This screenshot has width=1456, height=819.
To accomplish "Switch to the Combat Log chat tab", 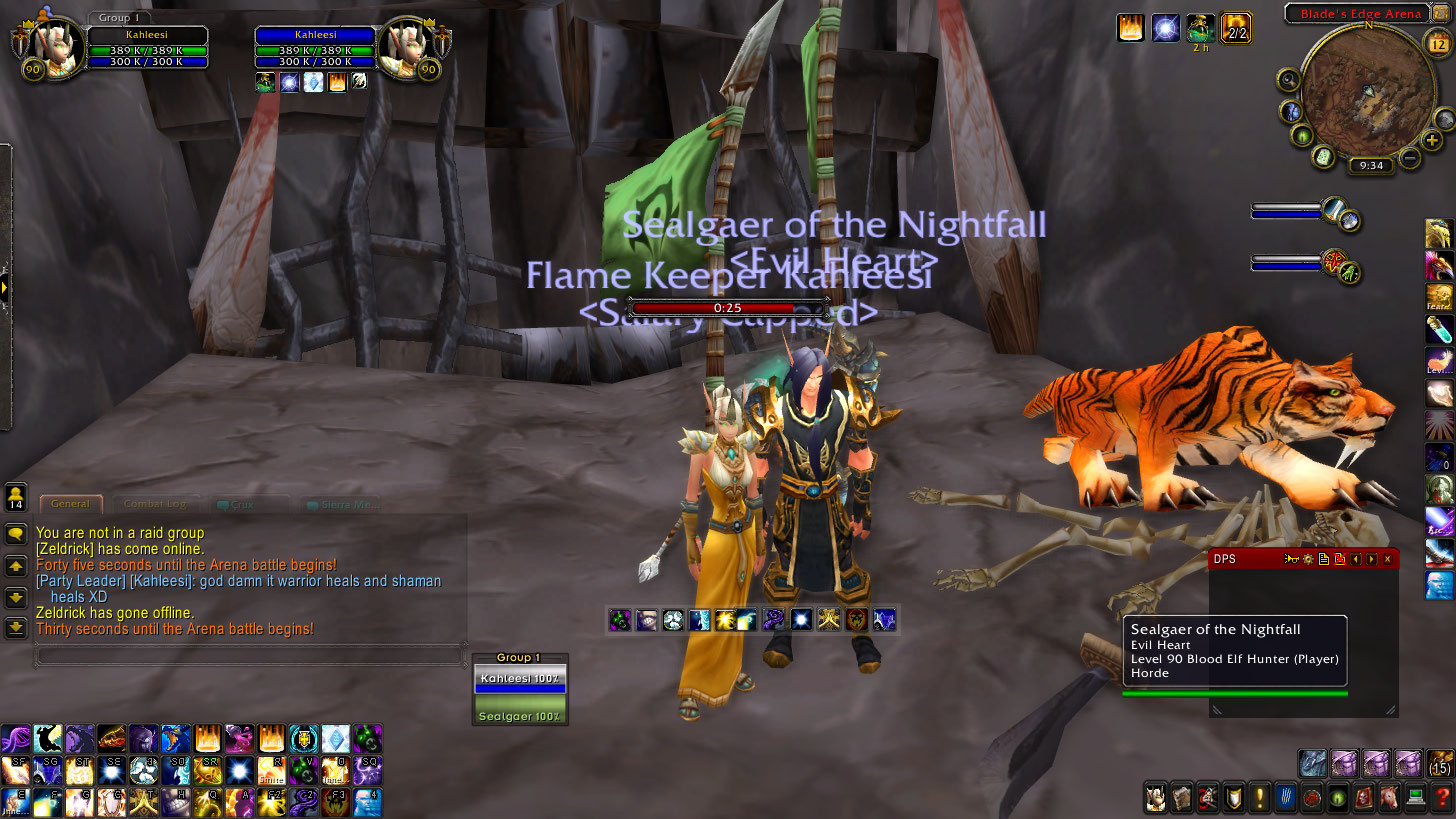I will click(x=154, y=504).
